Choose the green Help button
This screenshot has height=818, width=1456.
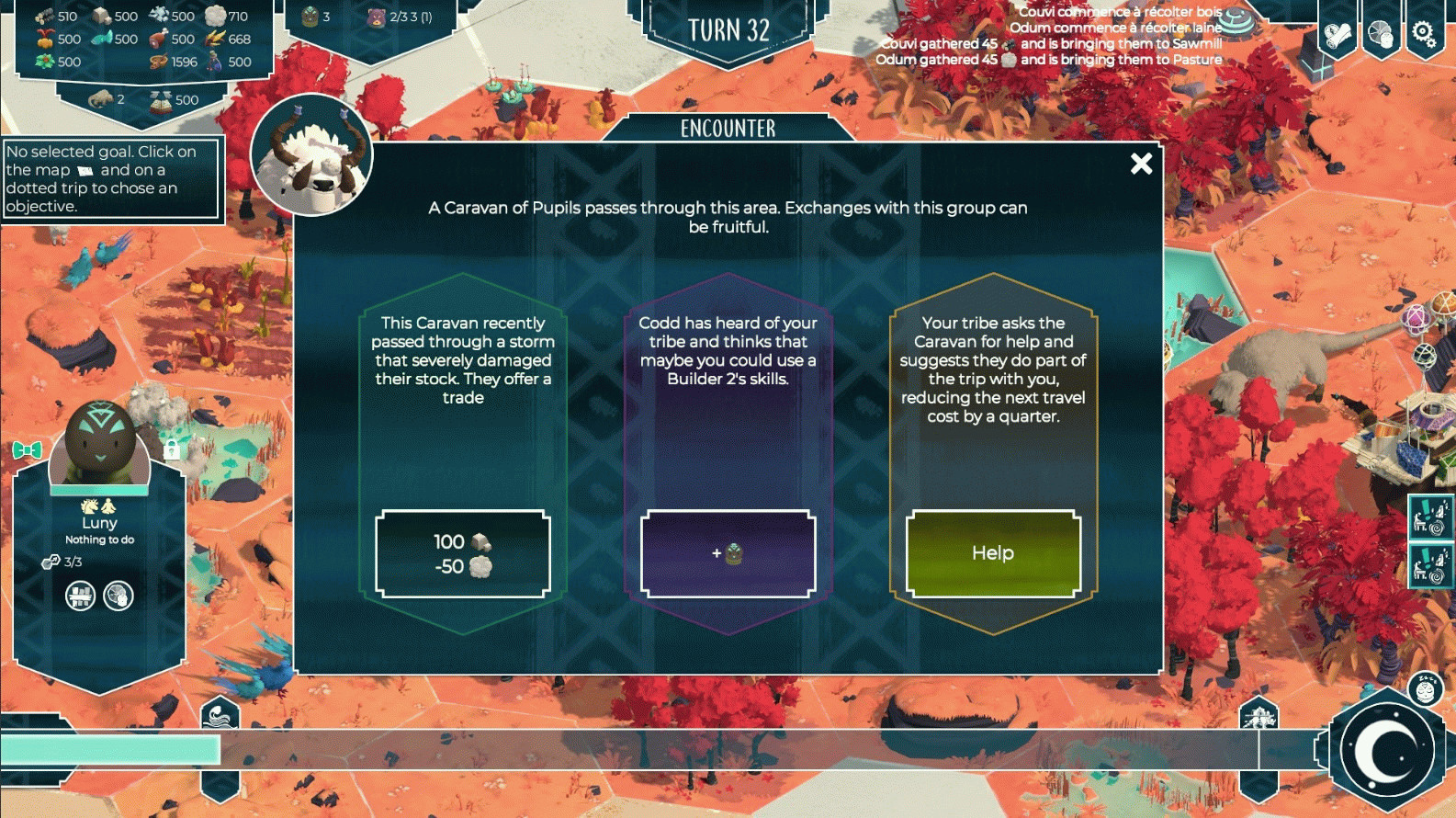(x=992, y=553)
